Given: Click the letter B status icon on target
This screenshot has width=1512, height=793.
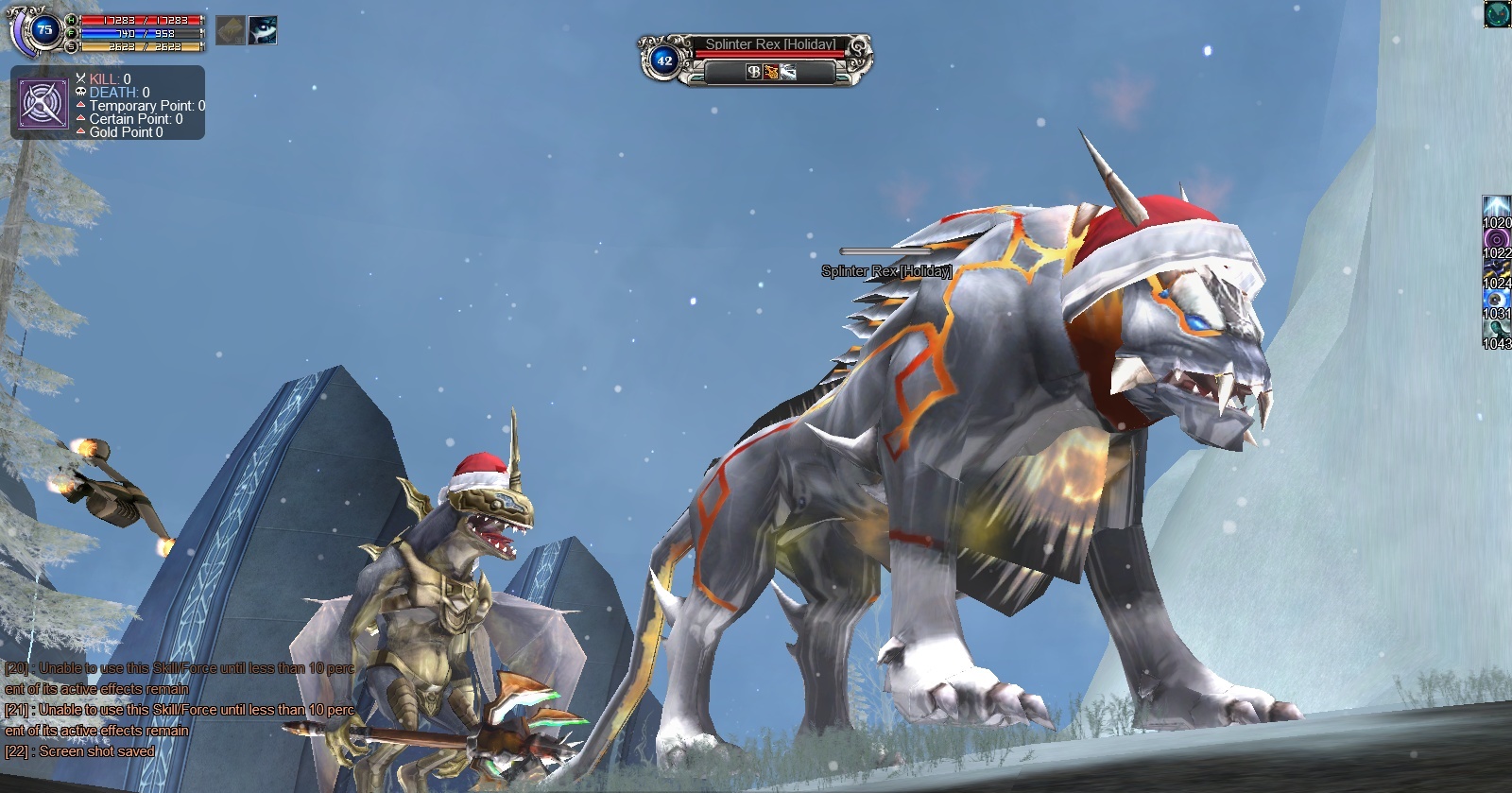Looking at the screenshot, I should click(x=753, y=72).
